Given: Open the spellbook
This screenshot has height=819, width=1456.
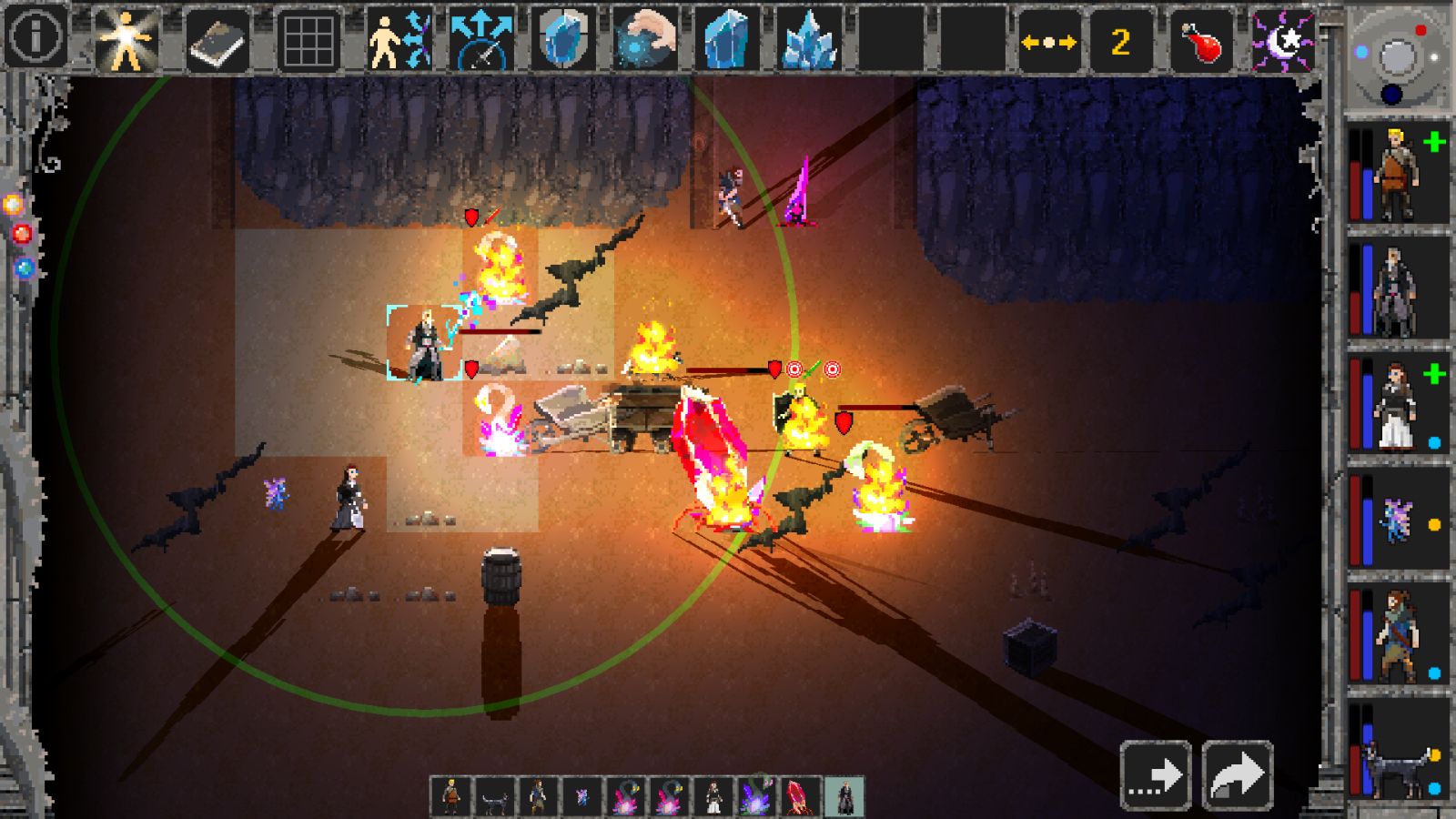Looking at the screenshot, I should click(x=217, y=40).
